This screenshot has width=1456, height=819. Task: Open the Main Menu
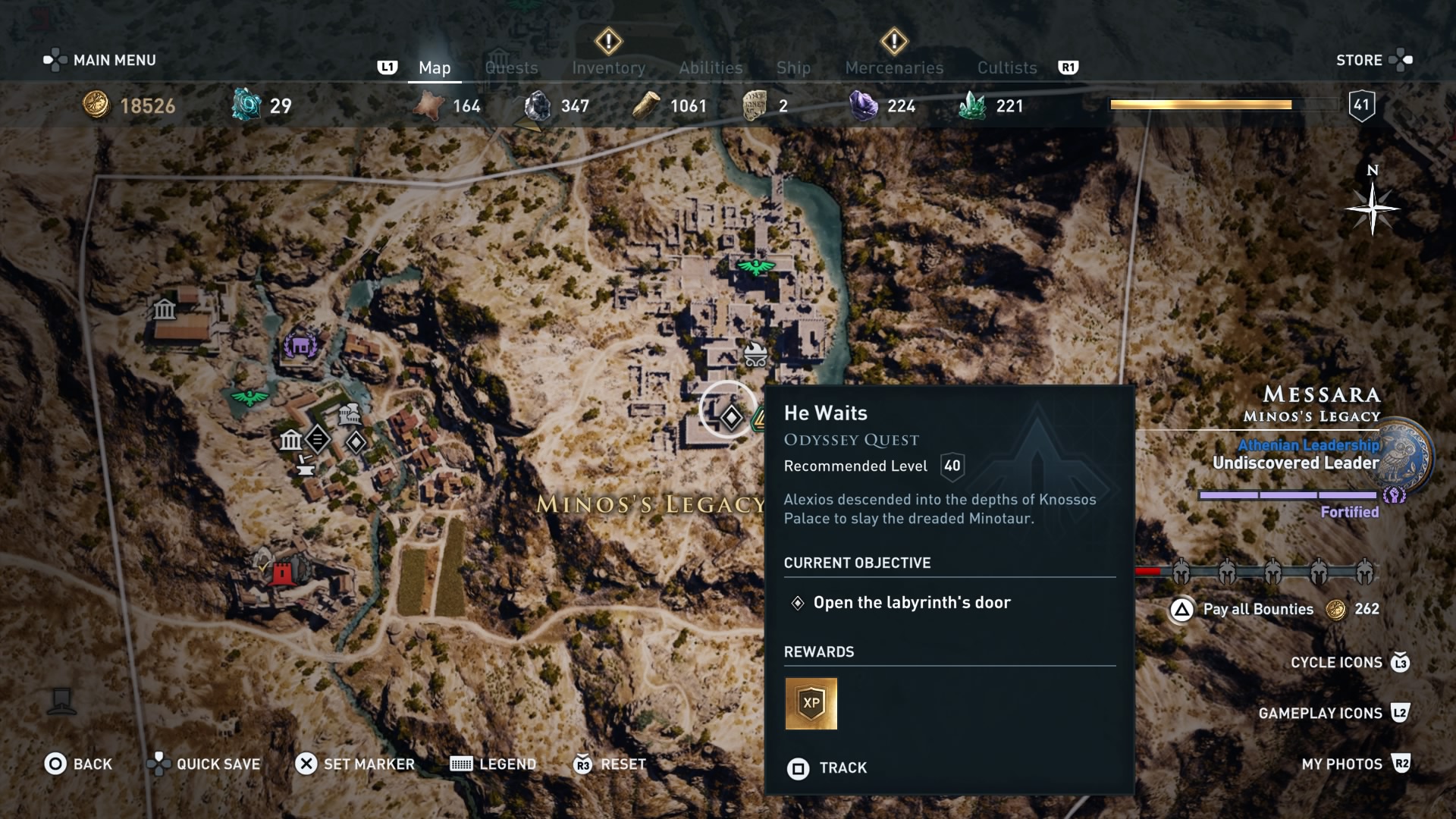point(100,60)
